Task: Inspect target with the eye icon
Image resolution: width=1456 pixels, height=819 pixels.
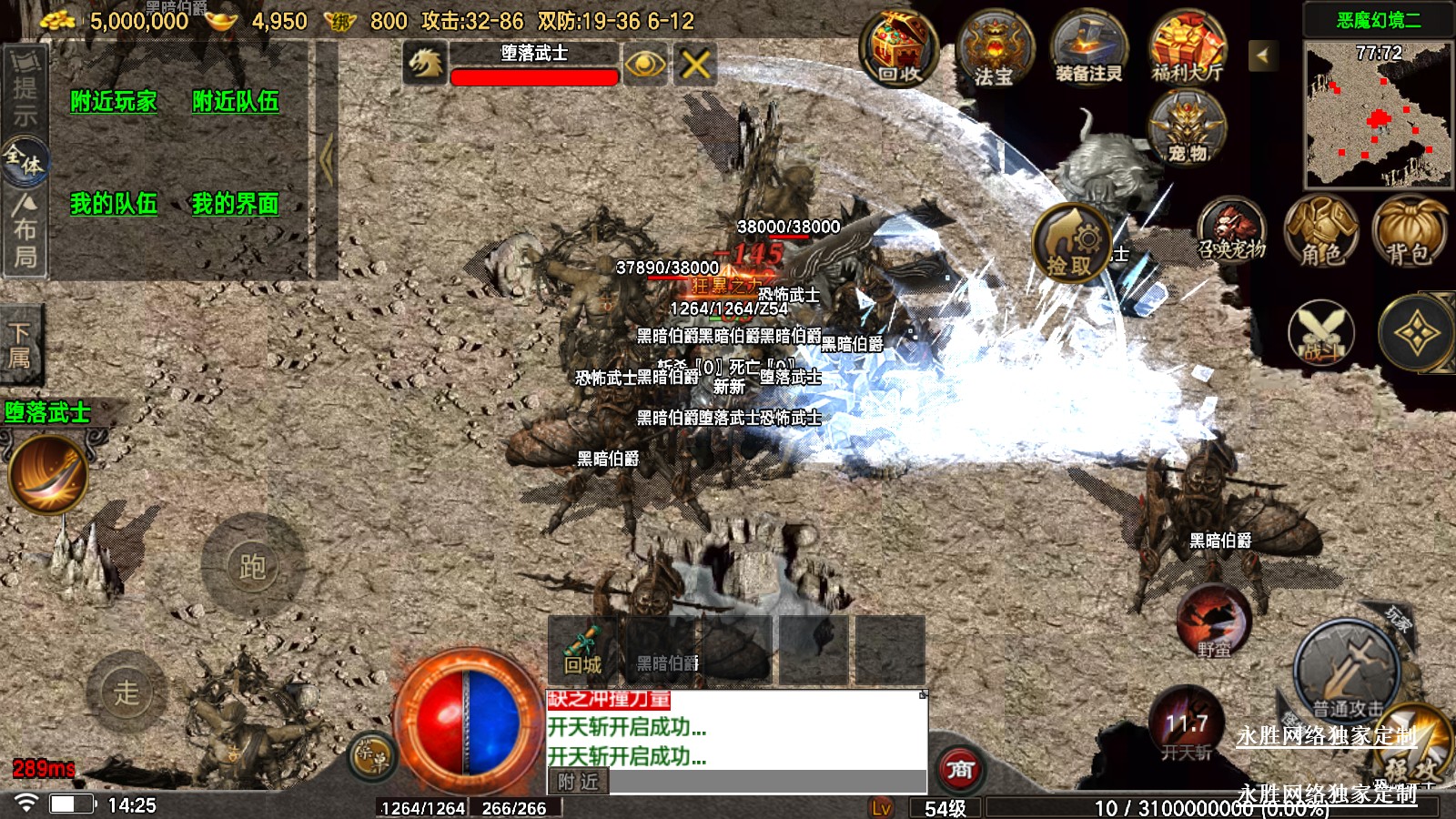Action: (x=645, y=65)
